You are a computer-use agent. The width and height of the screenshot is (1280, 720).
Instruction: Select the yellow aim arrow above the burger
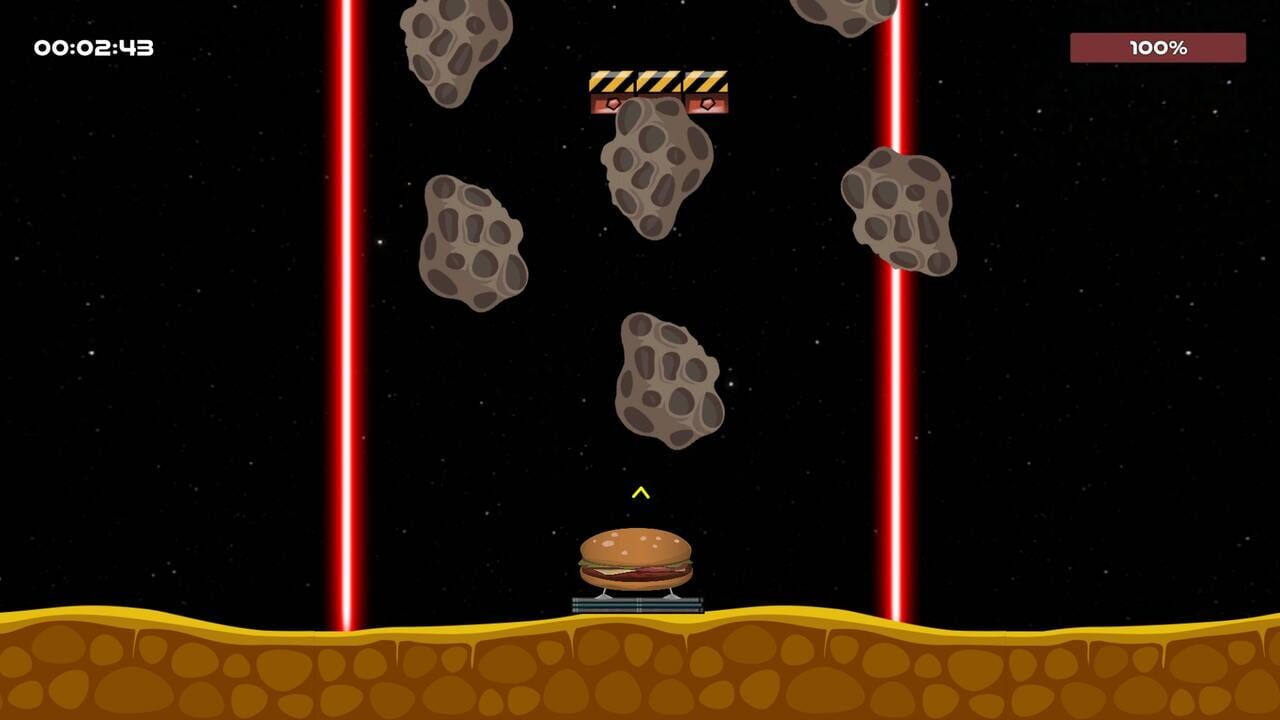(640, 492)
